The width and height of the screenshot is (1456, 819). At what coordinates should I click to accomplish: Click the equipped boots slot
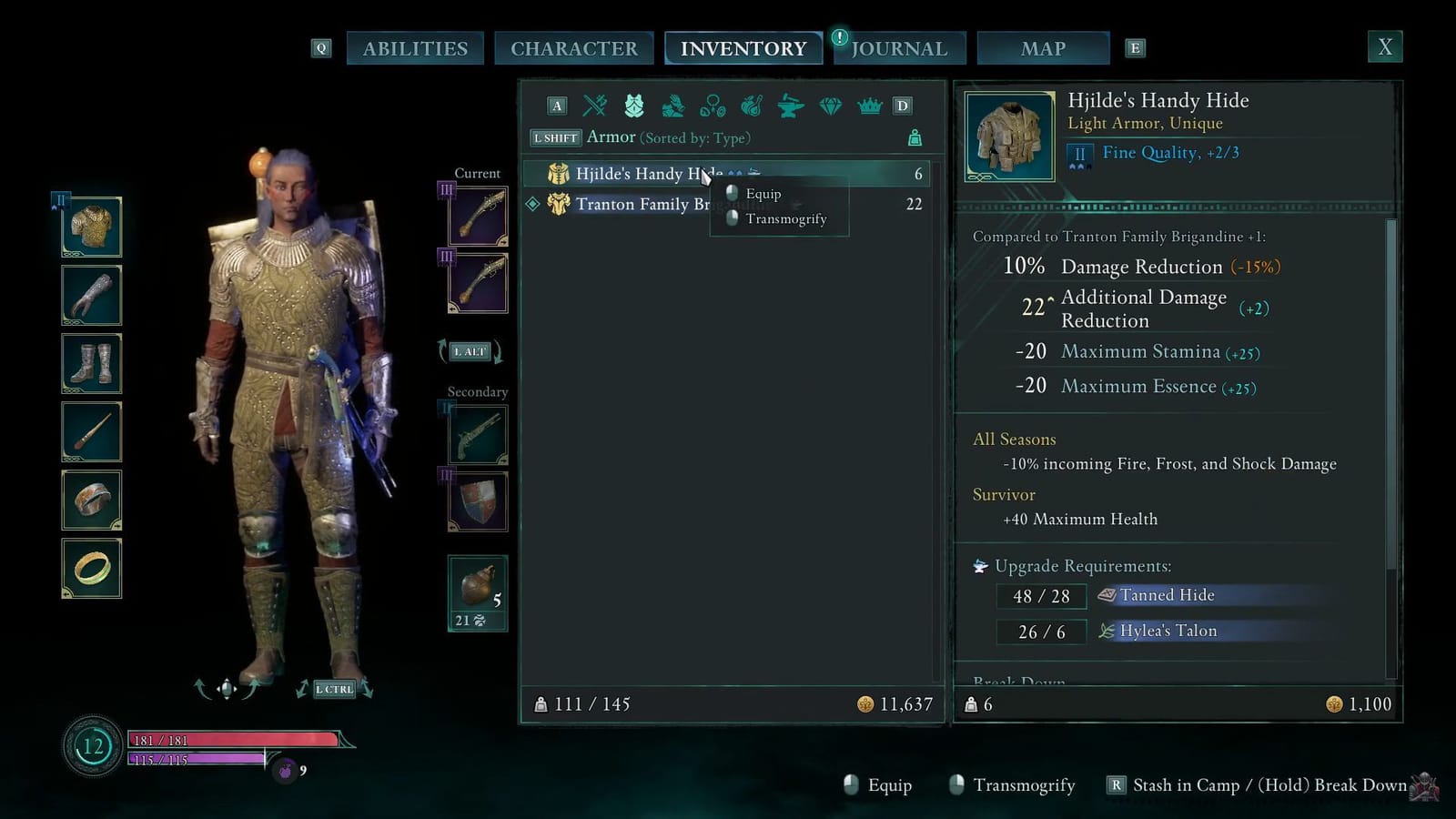click(x=91, y=363)
